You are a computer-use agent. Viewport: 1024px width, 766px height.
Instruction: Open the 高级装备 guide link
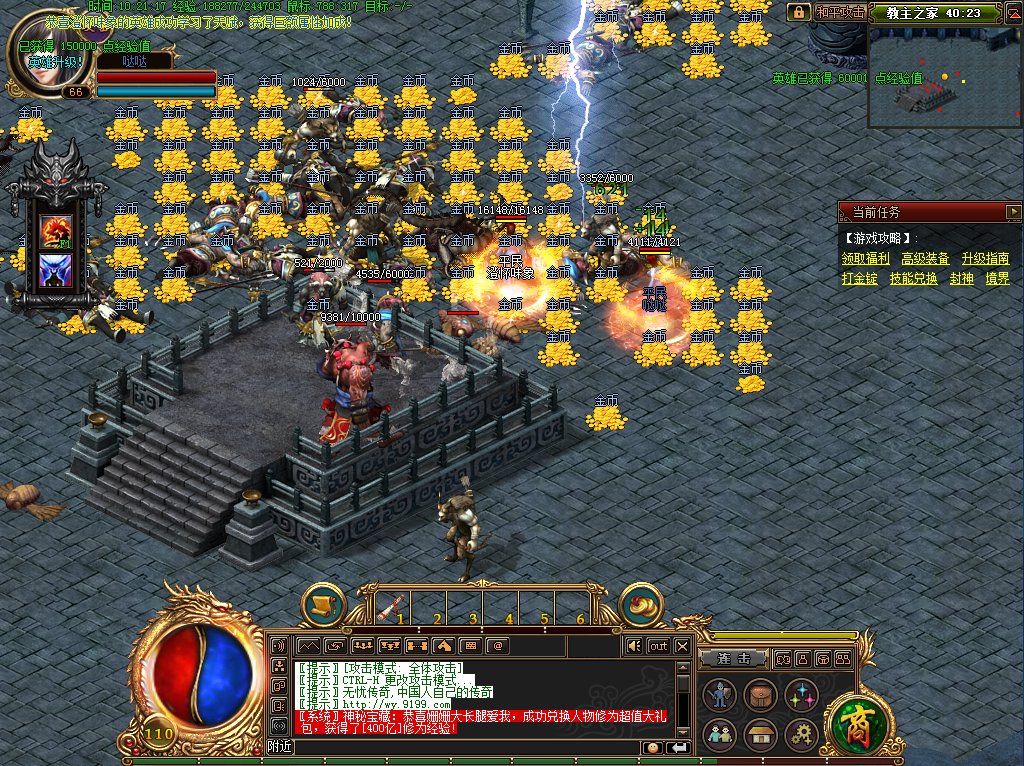pos(925,258)
